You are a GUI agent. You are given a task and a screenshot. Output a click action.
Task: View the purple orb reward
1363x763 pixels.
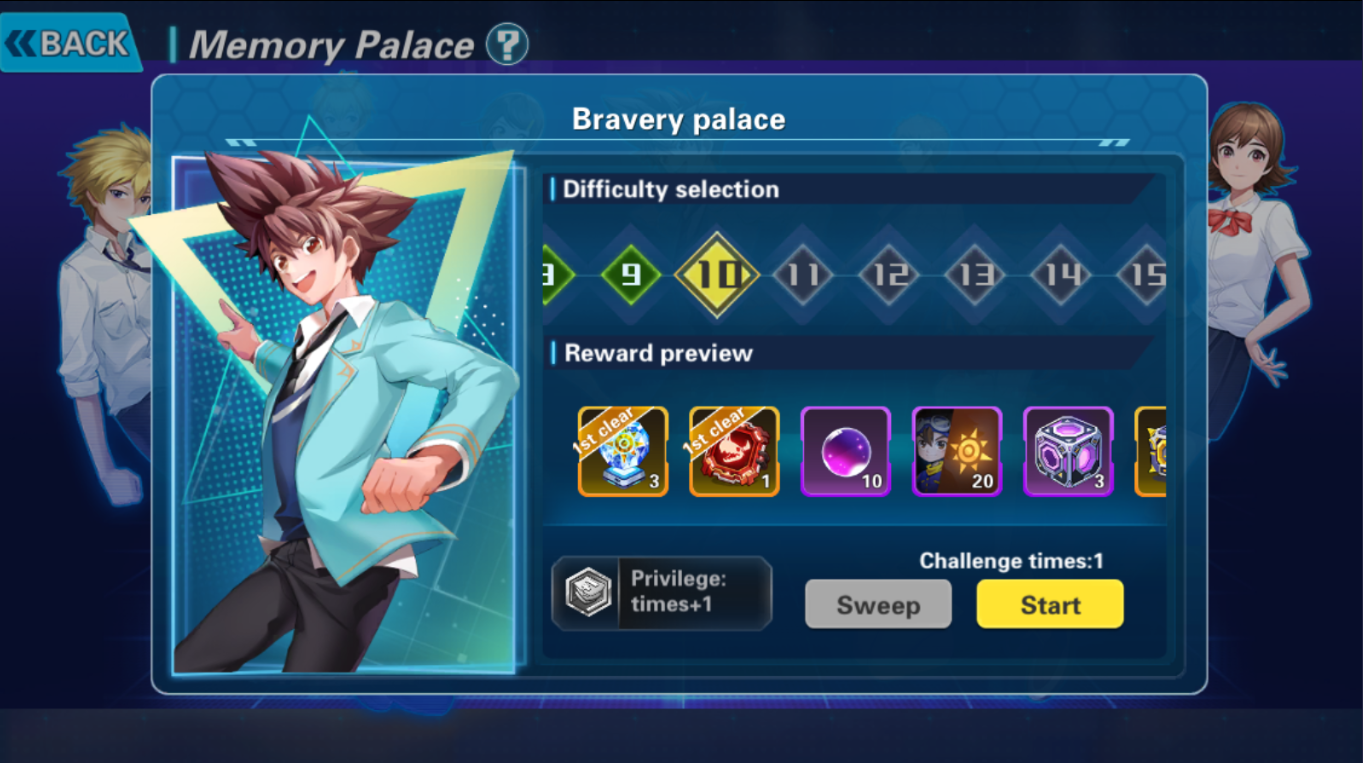coord(846,451)
